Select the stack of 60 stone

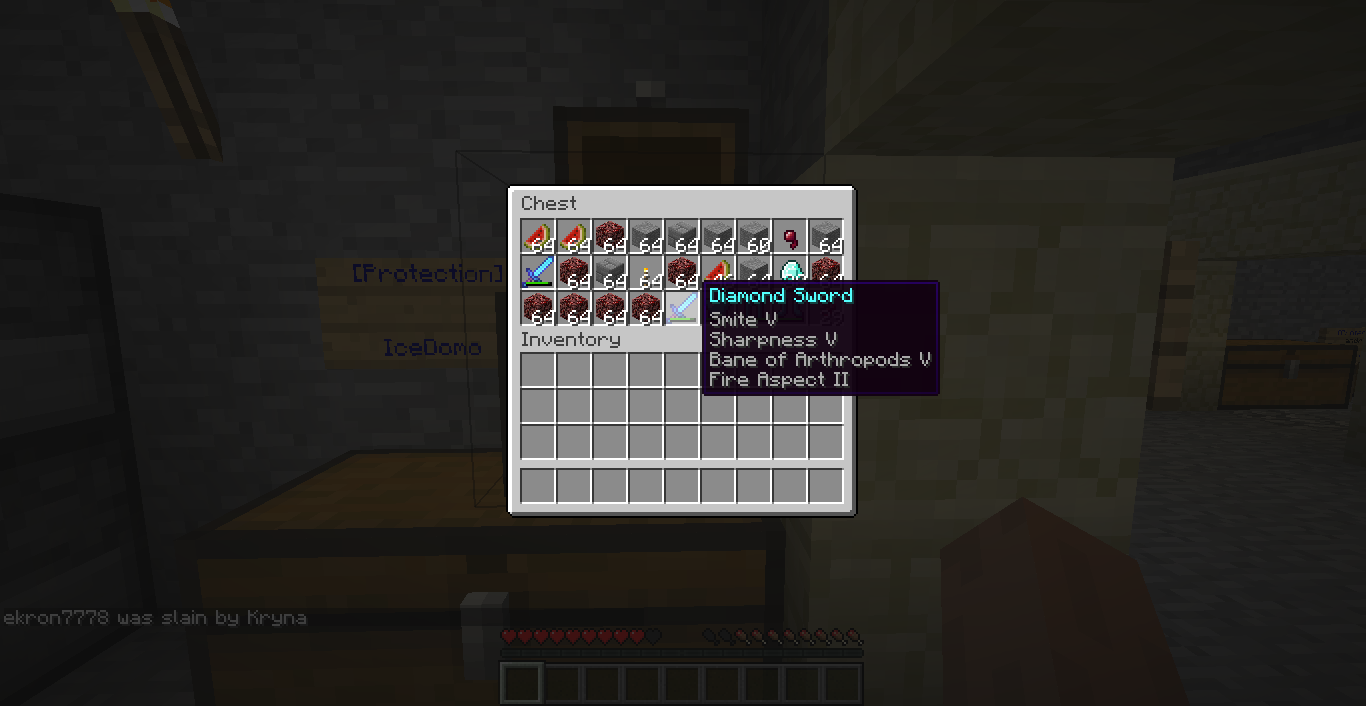coord(754,237)
